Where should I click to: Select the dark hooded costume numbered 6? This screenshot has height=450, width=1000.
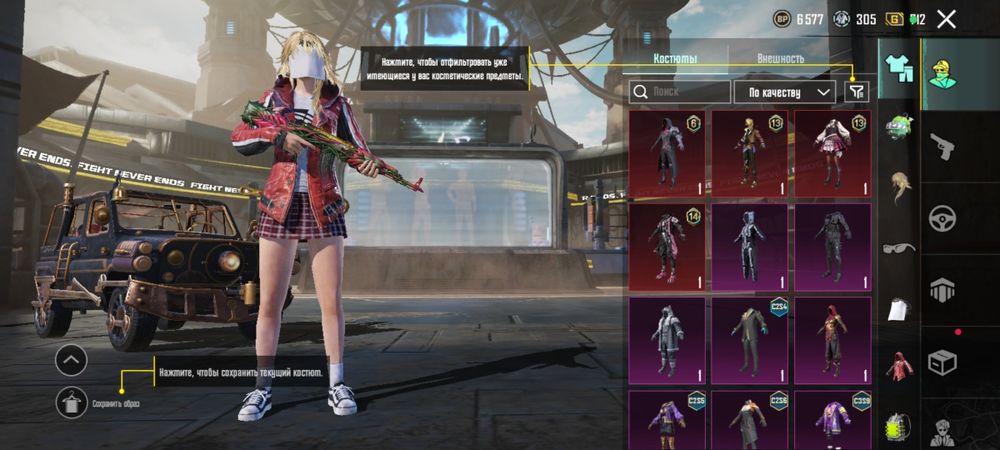click(x=667, y=152)
